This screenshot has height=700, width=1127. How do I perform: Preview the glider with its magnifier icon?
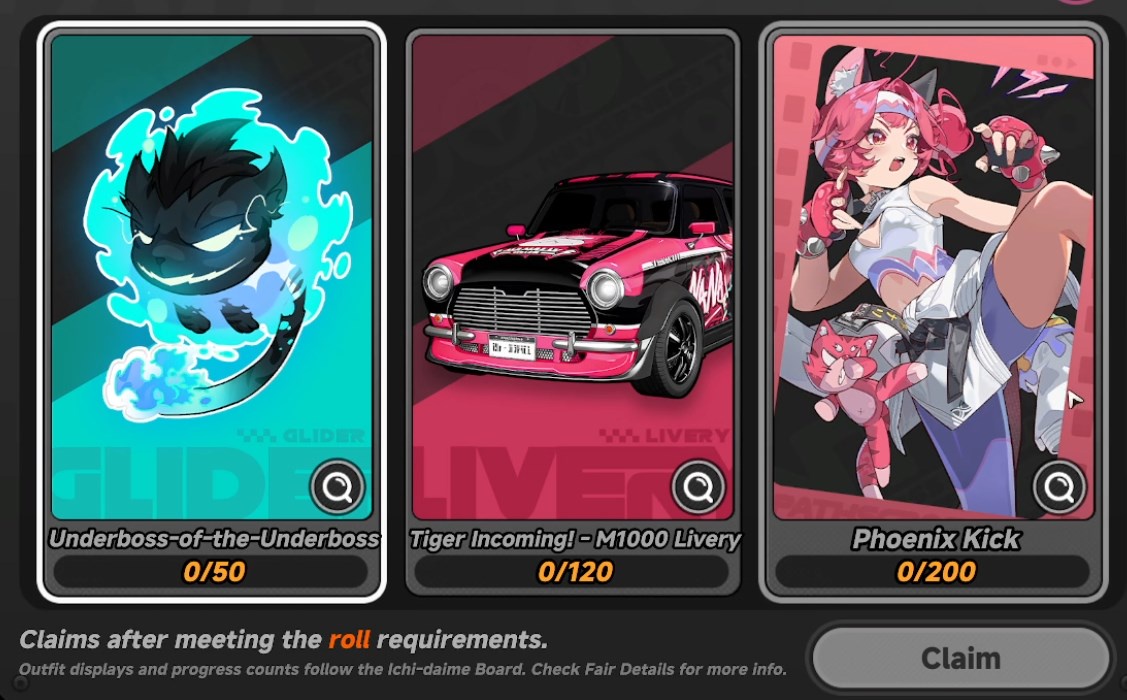pyautogui.click(x=337, y=487)
